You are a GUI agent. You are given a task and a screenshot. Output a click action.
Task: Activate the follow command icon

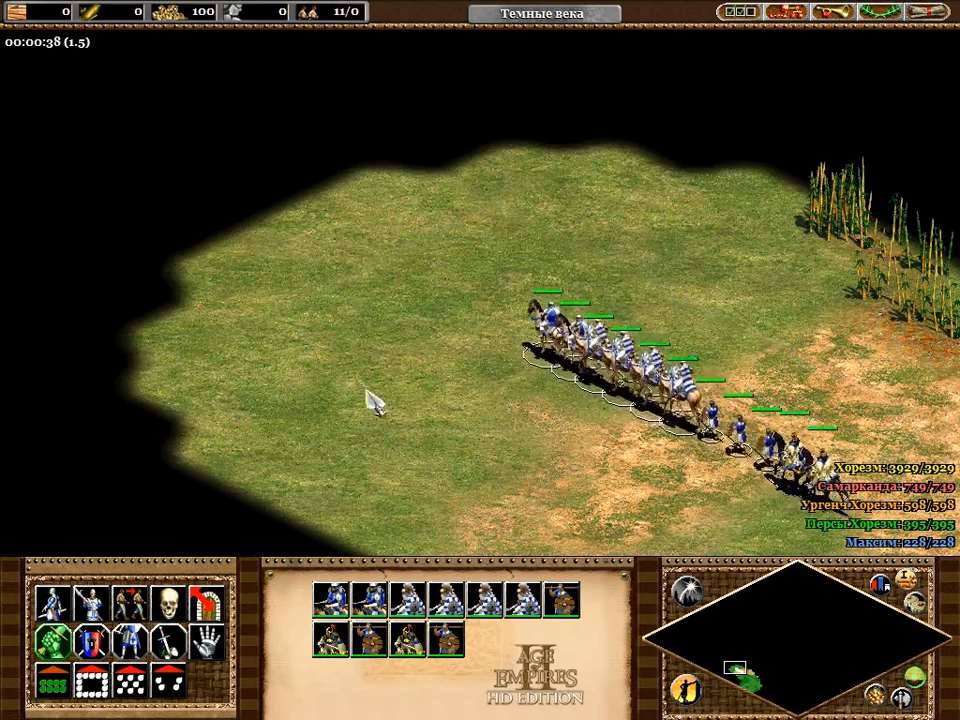129,604
